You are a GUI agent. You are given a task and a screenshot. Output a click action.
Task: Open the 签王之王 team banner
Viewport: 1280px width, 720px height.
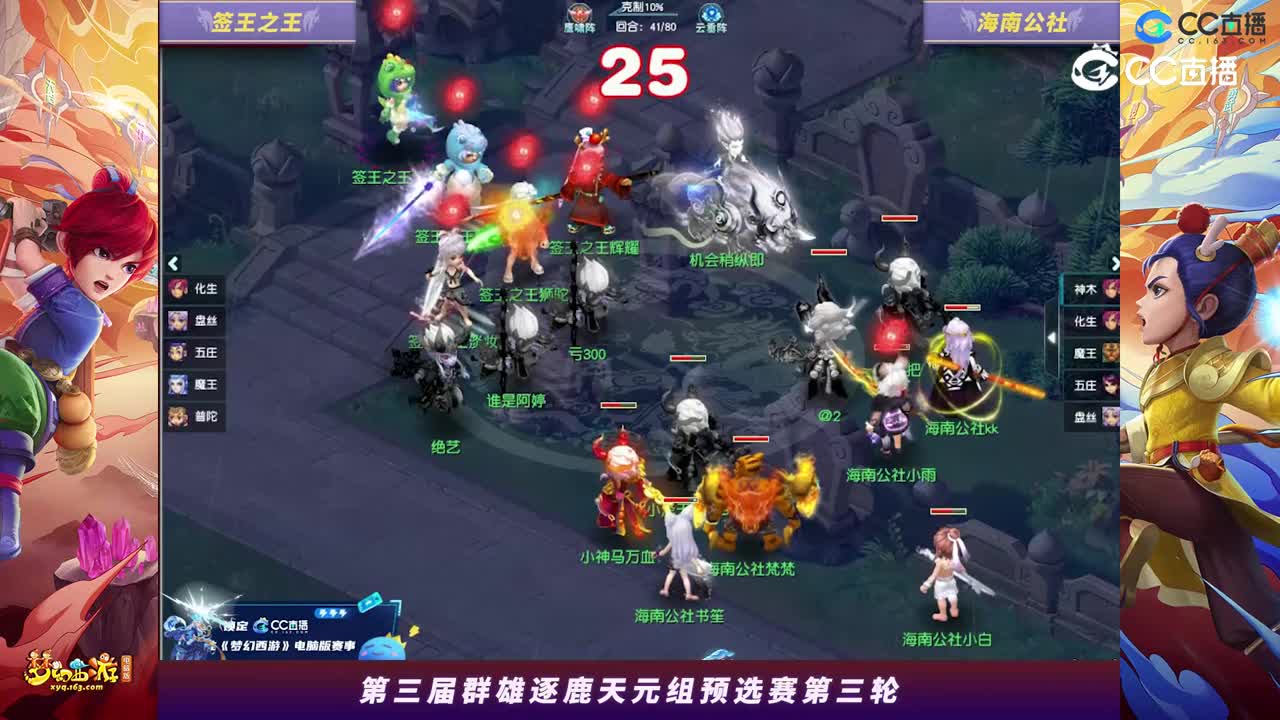[257, 19]
